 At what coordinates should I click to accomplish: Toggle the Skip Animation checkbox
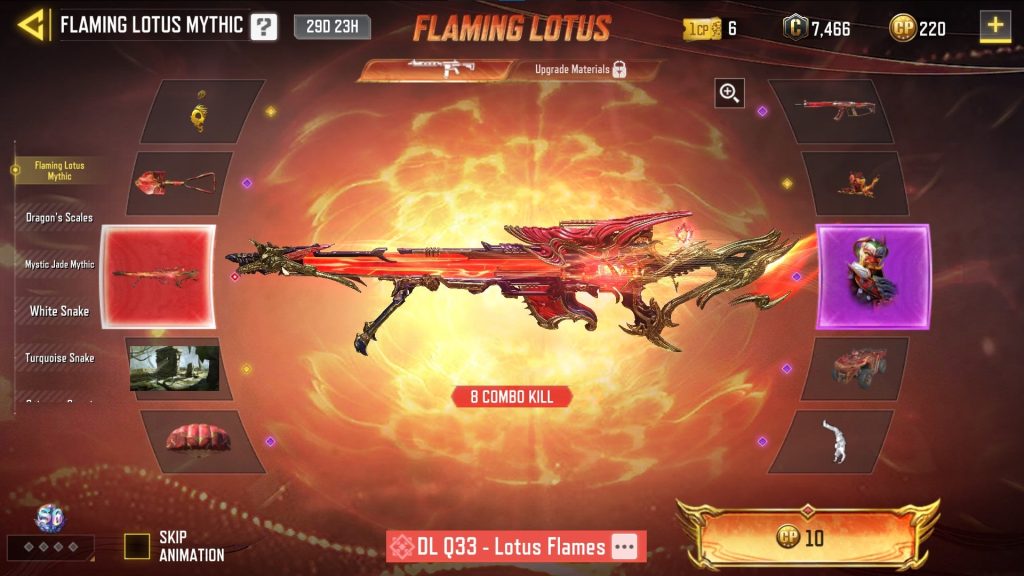137,546
